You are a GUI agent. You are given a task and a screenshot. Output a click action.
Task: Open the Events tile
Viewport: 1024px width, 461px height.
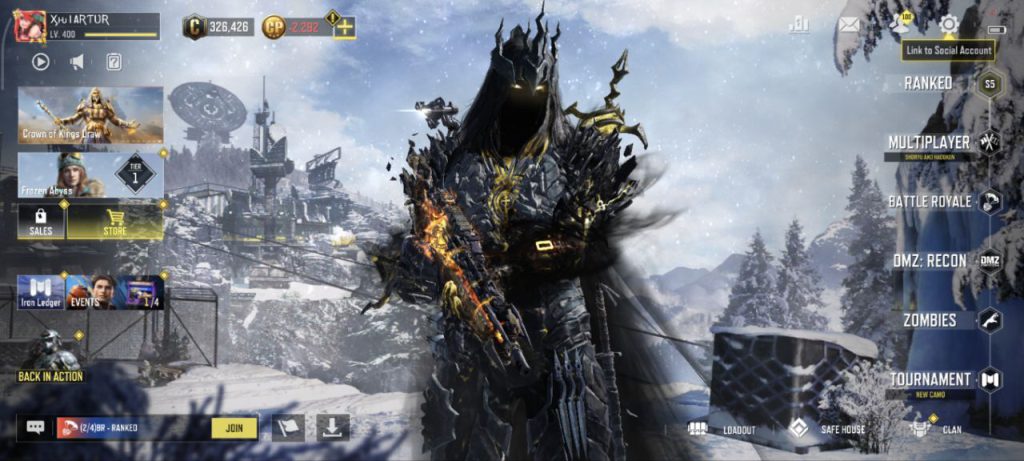(91, 291)
